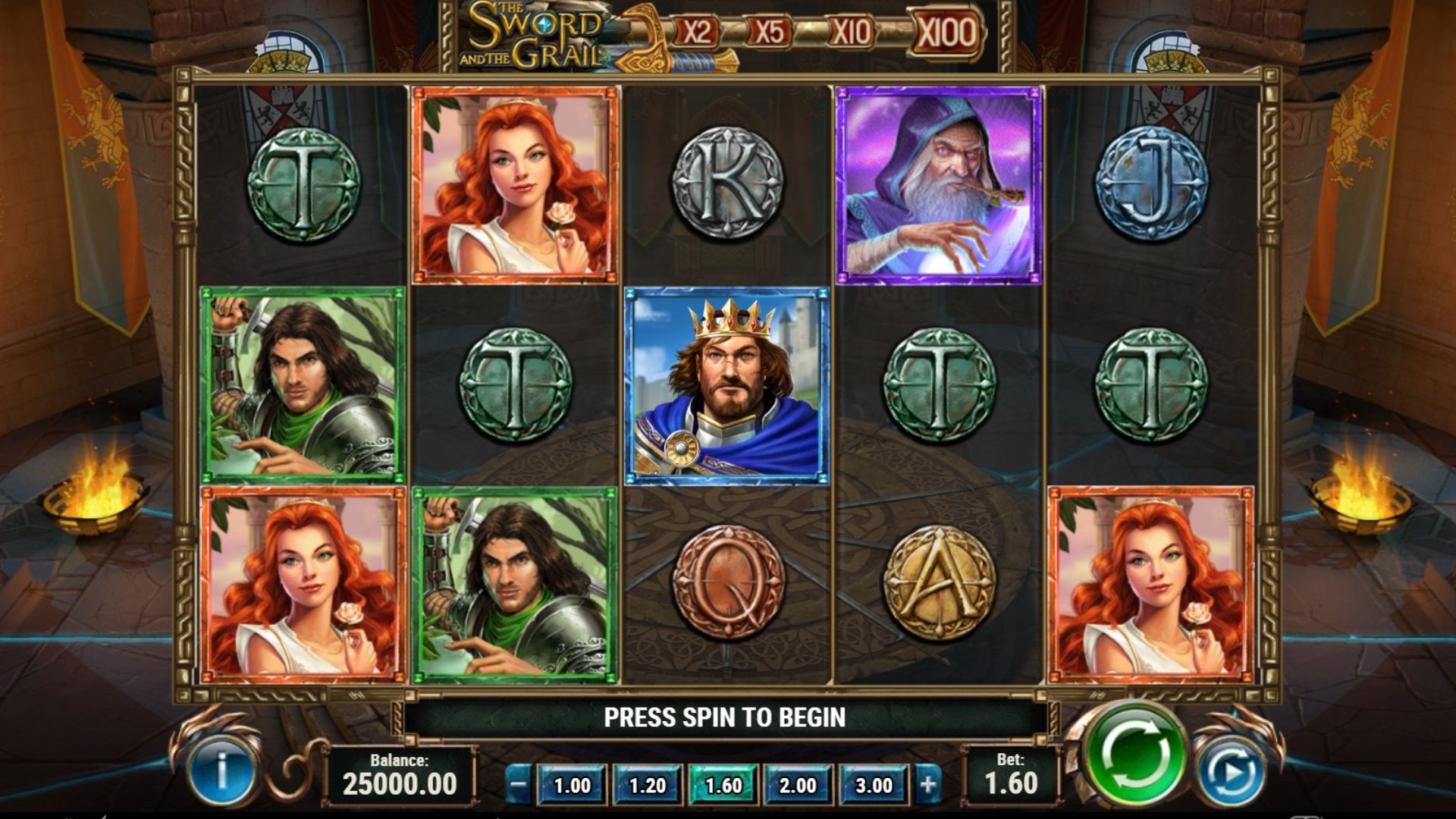
Task: Open the autoplay options
Action: click(1231, 773)
